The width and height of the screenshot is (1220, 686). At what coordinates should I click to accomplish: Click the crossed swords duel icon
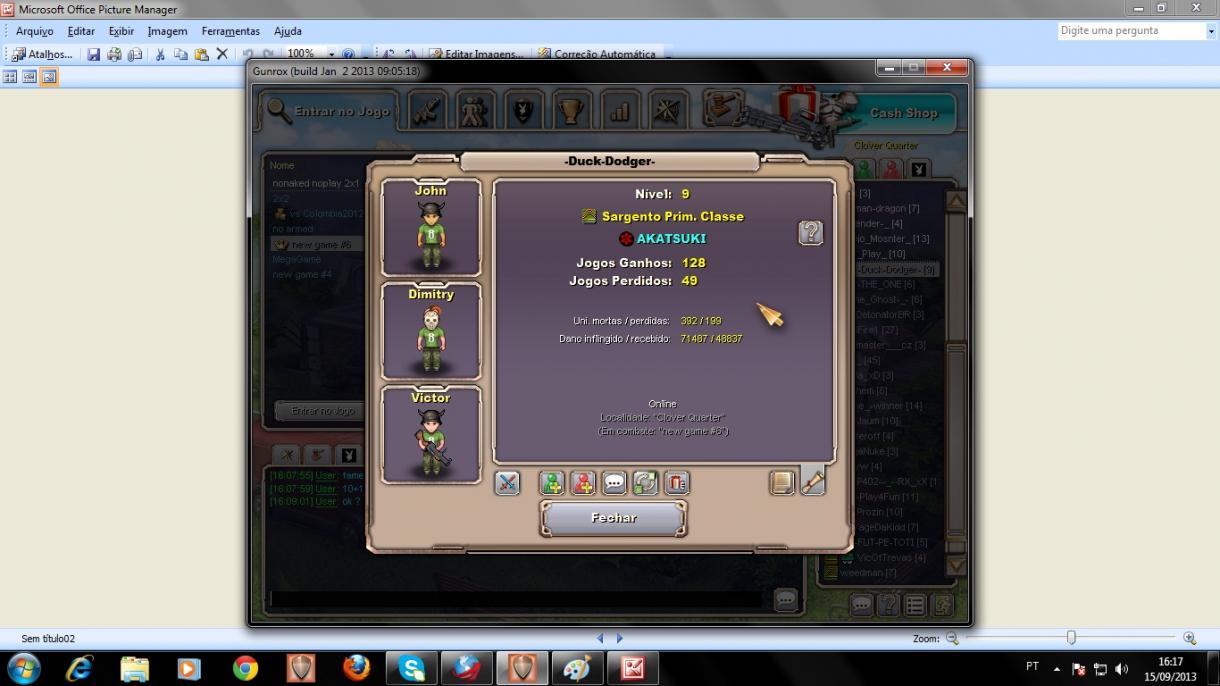(x=507, y=483)
